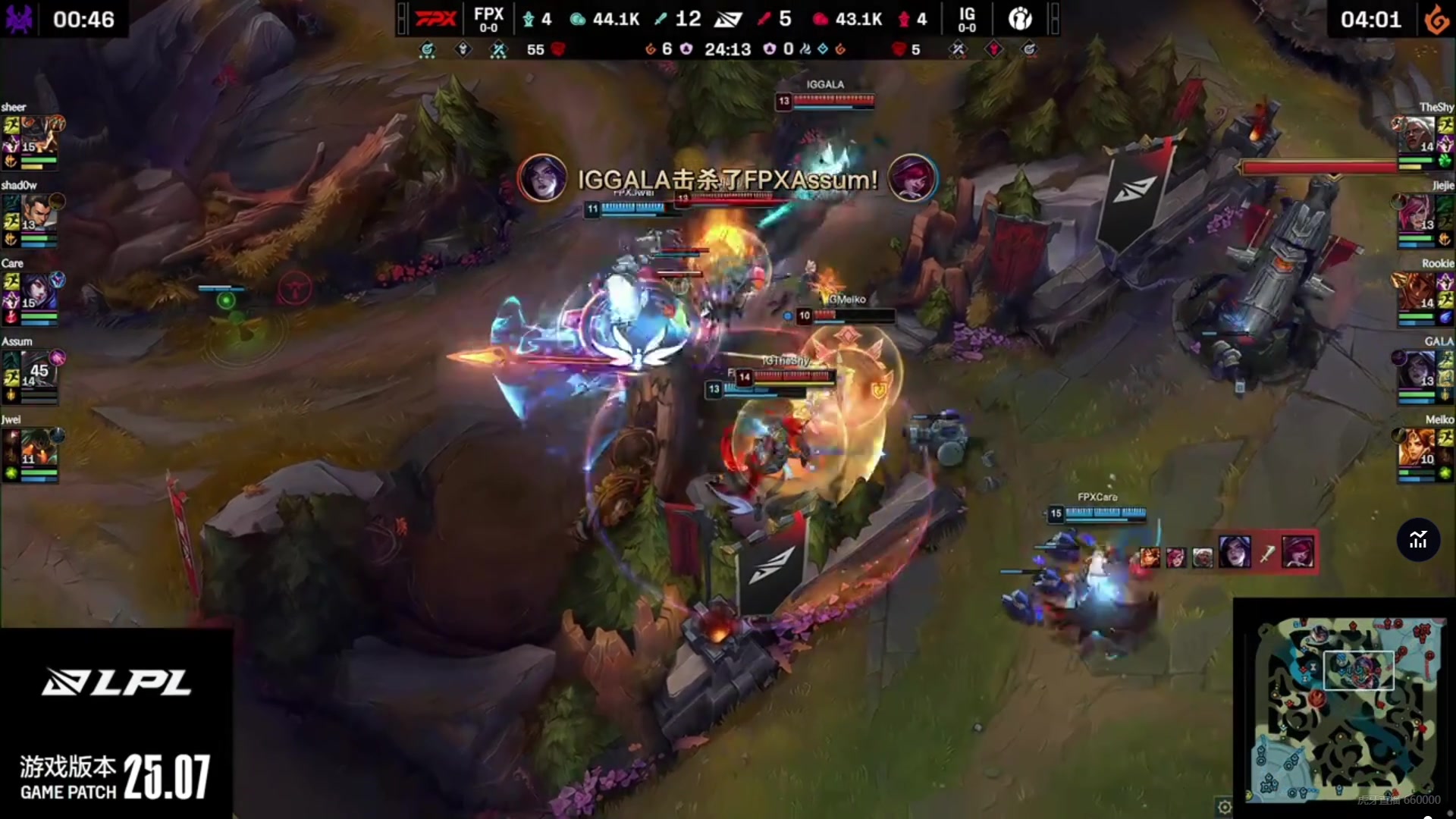
Task: Select Jwei's champion portrait
Action: coord(38,447)
